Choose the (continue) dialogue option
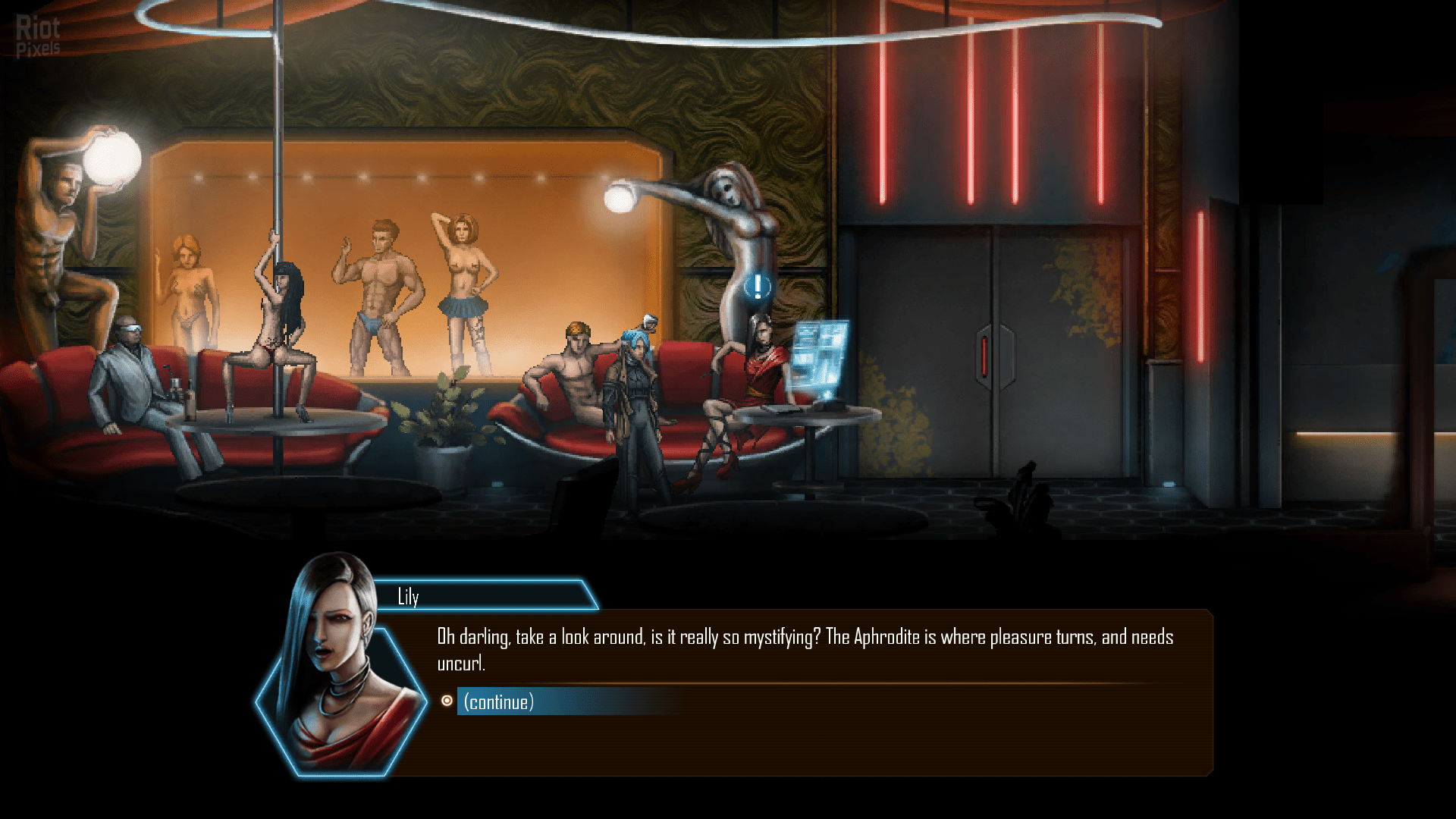This screenshot has width=1456, height=819. point(499,702)
